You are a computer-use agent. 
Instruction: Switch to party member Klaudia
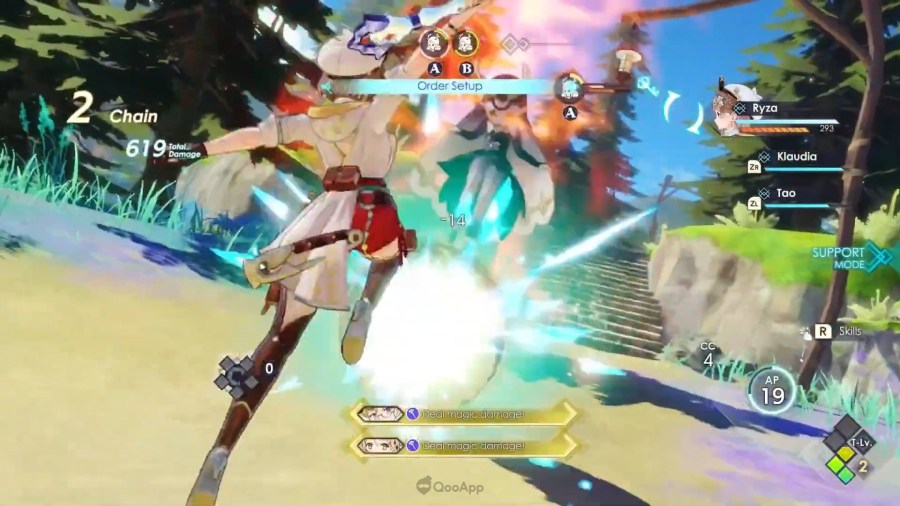coord(796,157)
